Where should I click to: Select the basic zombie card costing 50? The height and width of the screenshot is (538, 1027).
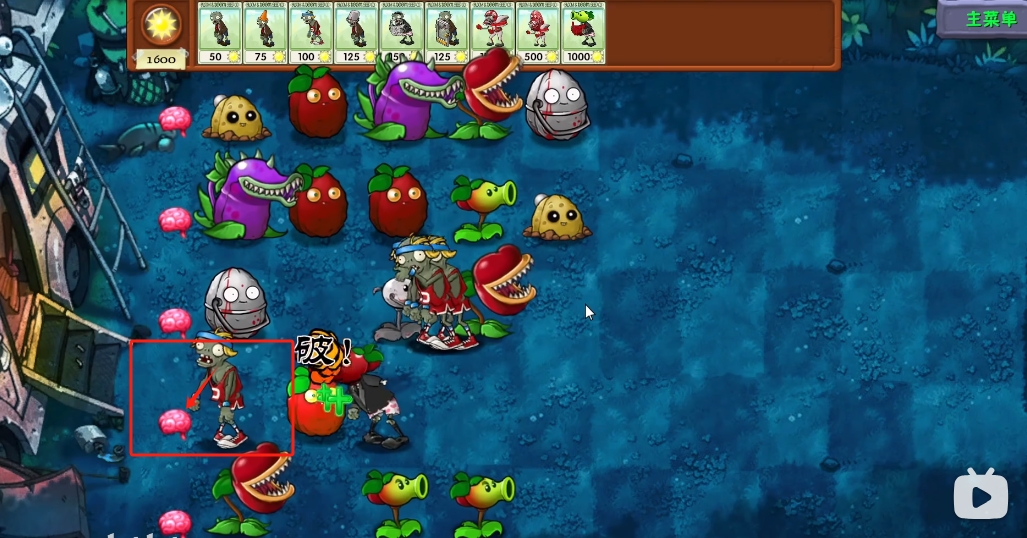(x=220, y=33)
